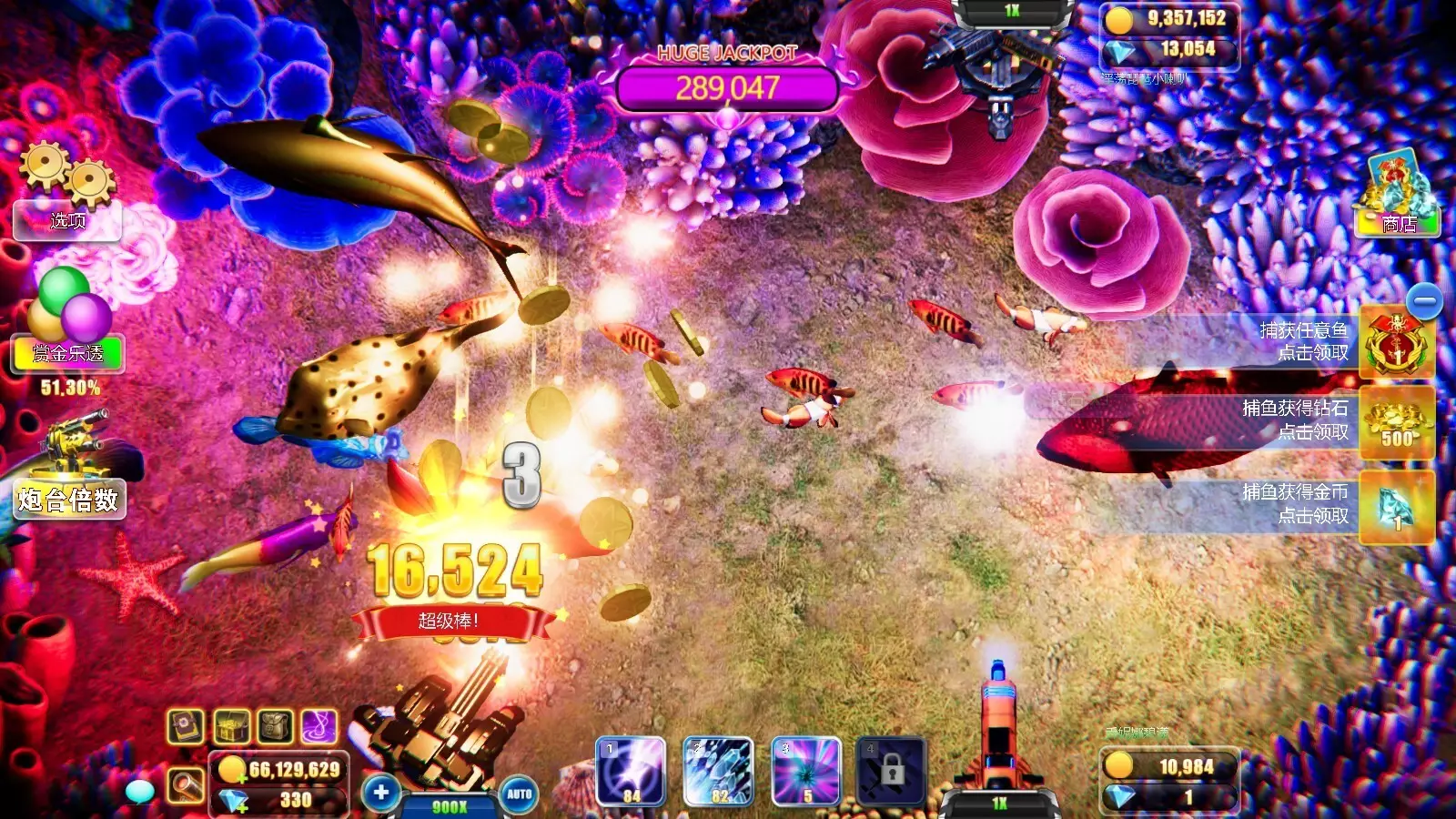
Task: Open the 商店 shop icon
Action: (x=1399, y=196)
